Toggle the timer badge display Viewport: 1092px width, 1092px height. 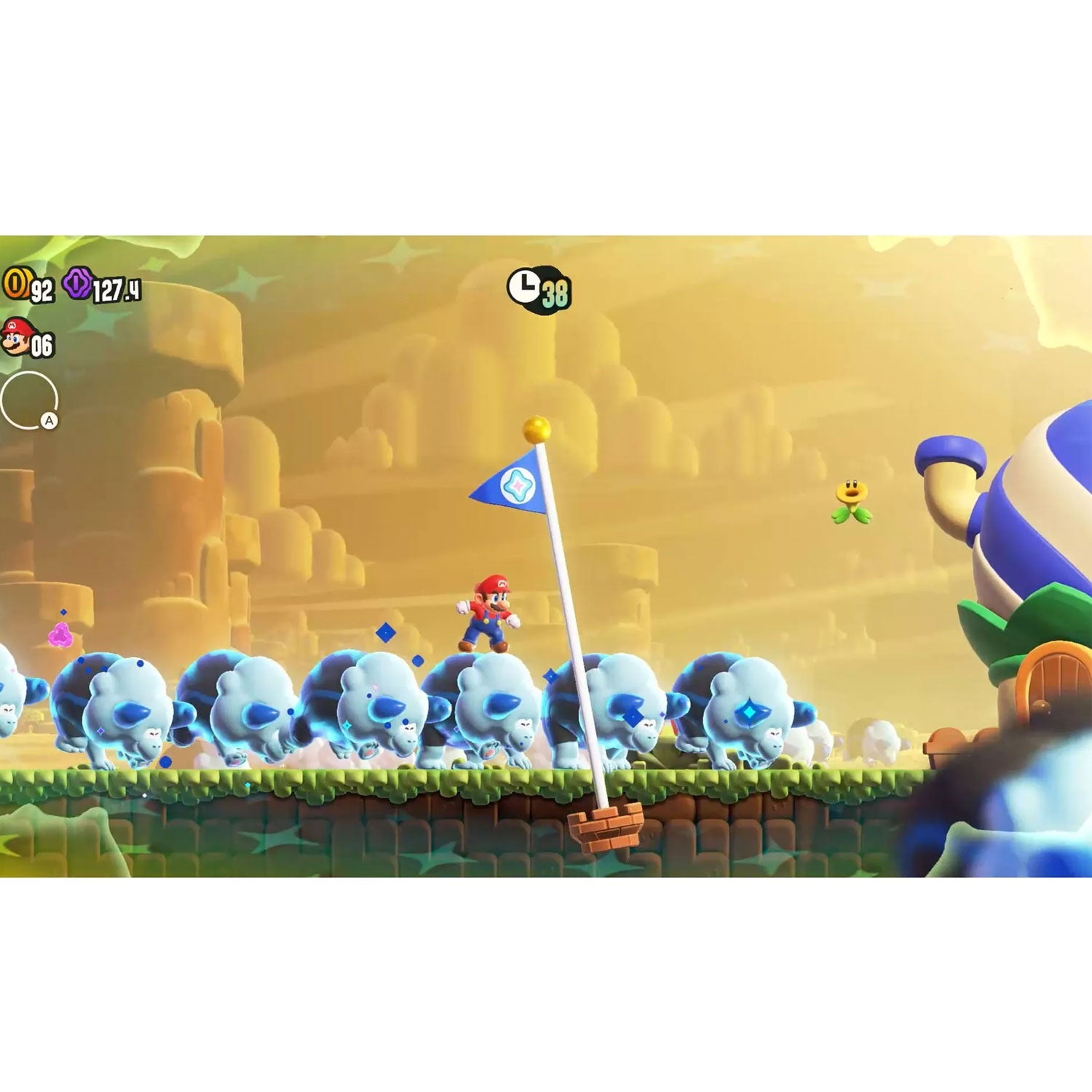coord(539,290)
